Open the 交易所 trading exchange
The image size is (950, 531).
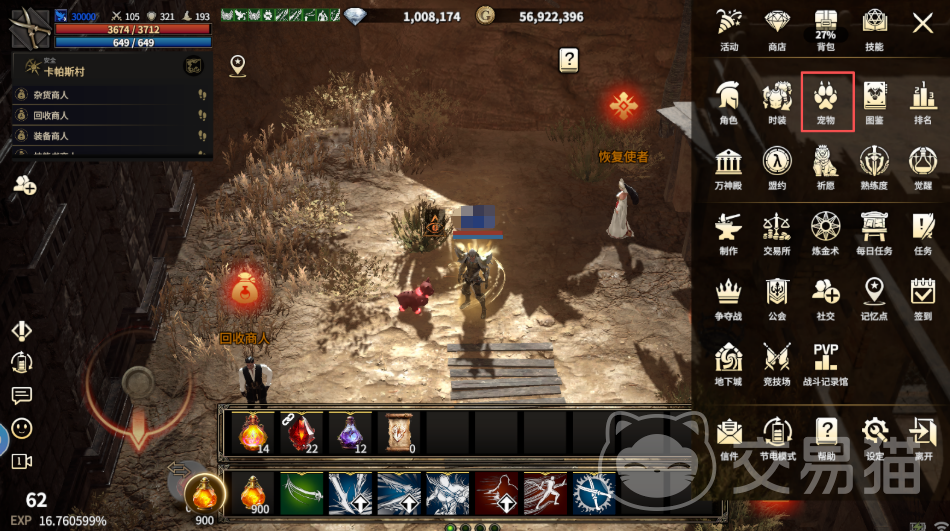777,232
